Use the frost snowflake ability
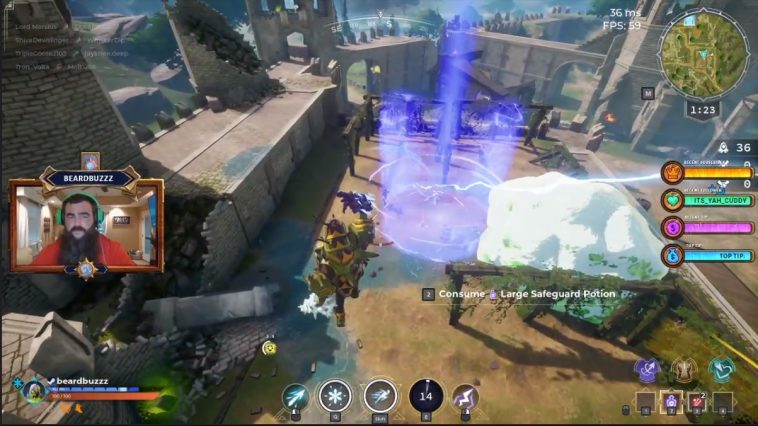 pyautogui.click(x=335, y=396)
